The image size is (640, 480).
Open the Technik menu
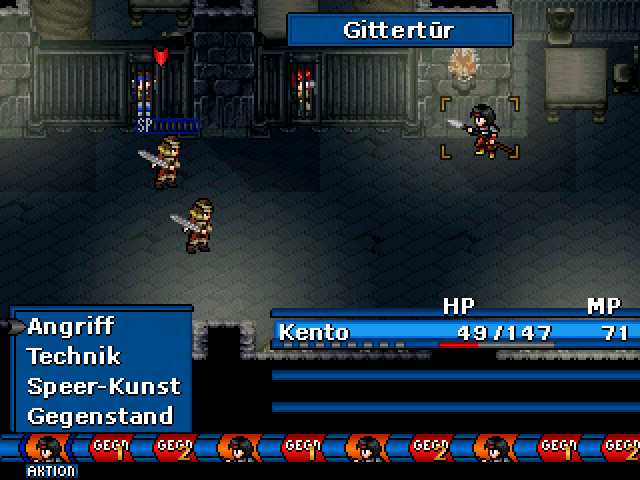[x=74, y=356]
